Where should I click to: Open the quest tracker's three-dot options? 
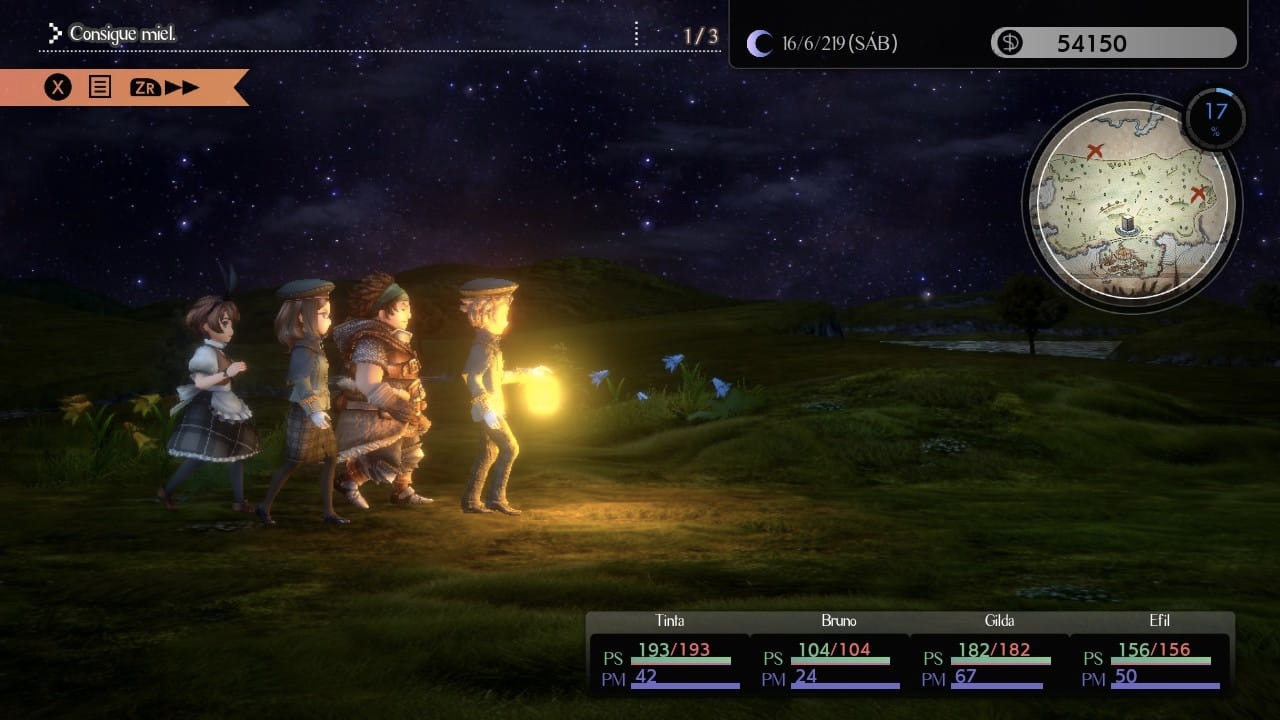tap(636, 35)
